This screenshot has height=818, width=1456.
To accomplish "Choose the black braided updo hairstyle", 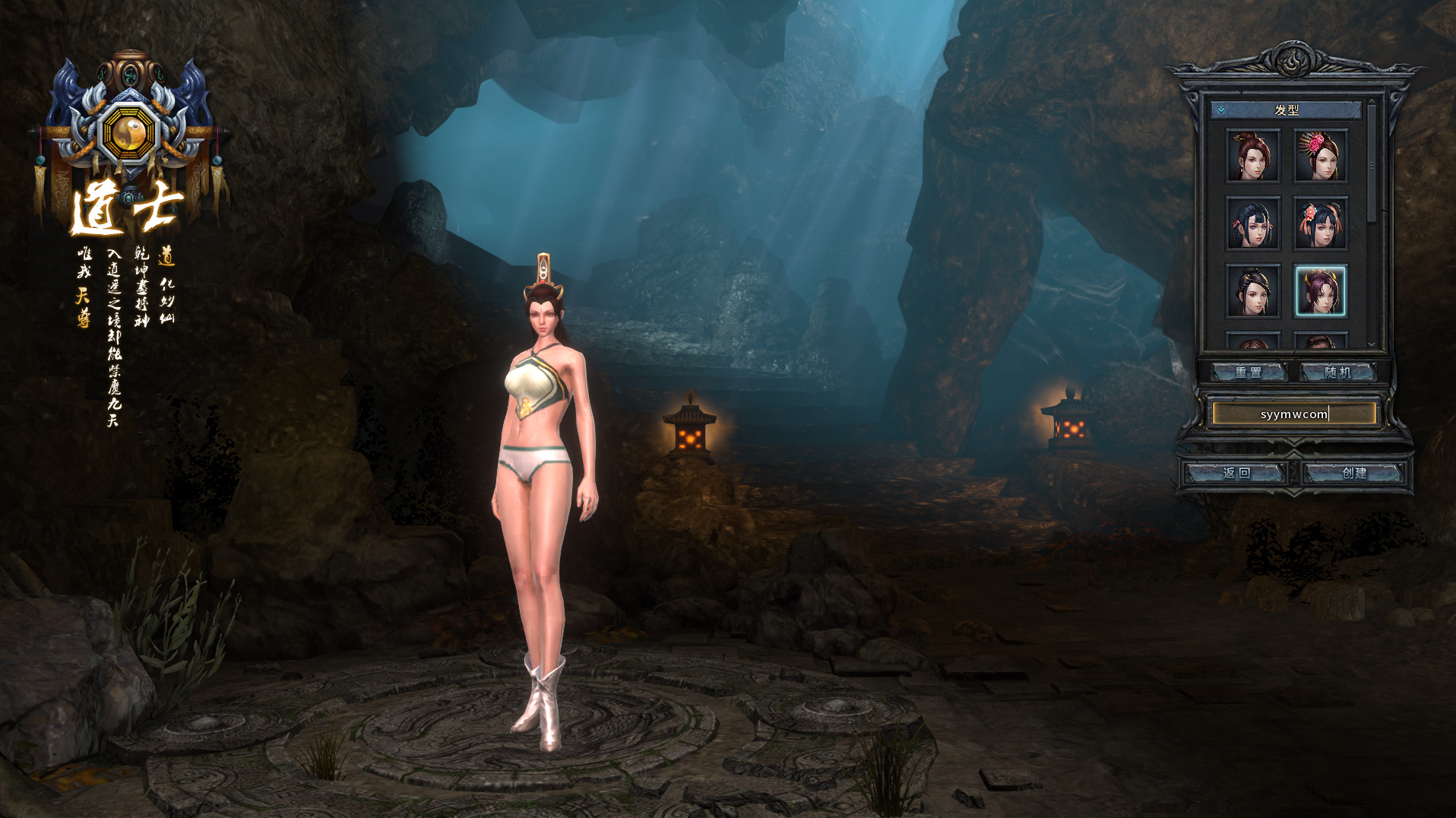I will point(1252,290).
